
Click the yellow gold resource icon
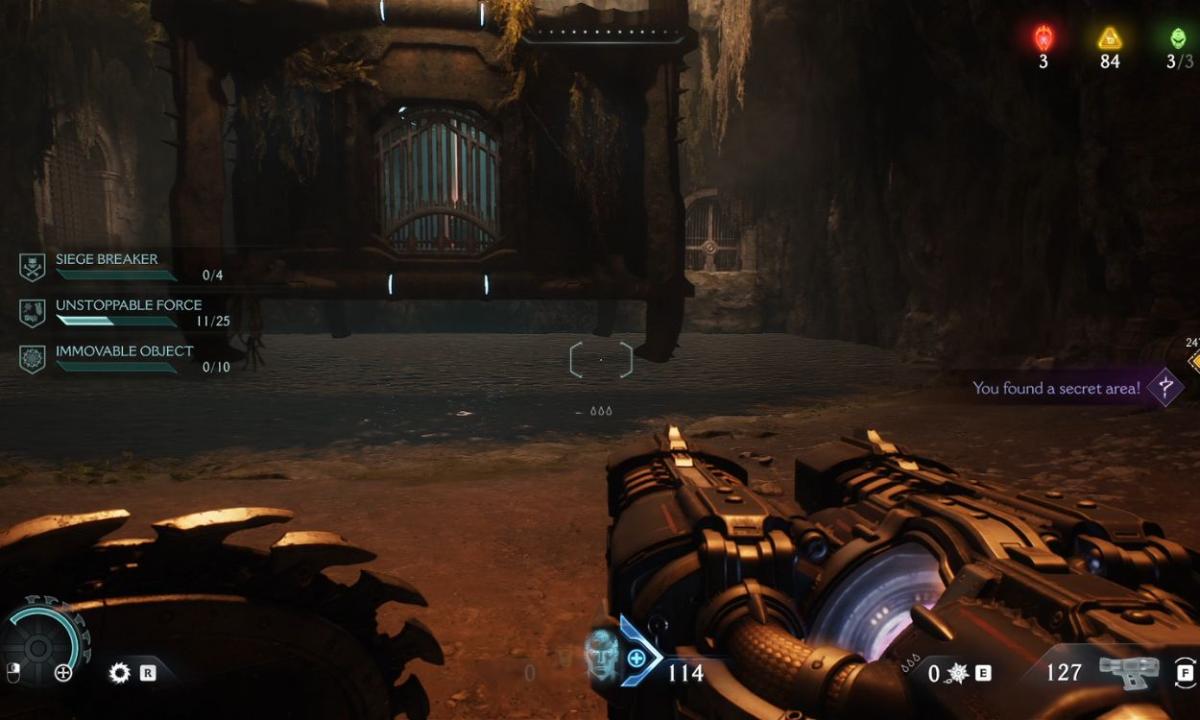click(1108, 39)
